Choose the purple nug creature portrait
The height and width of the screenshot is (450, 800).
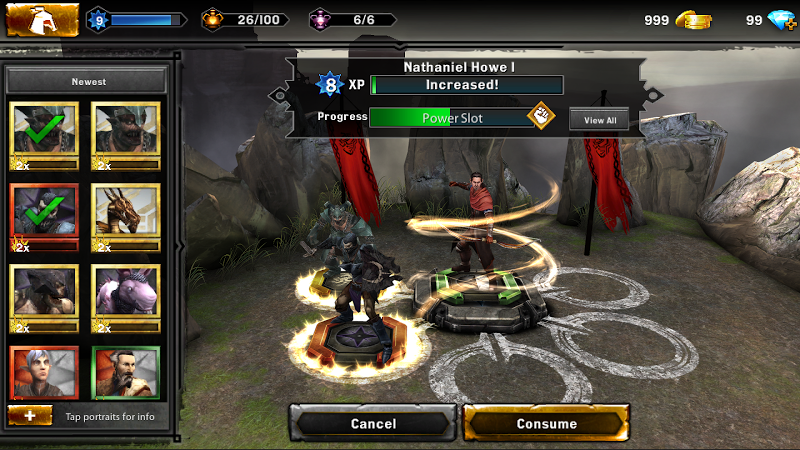point(126,296)
